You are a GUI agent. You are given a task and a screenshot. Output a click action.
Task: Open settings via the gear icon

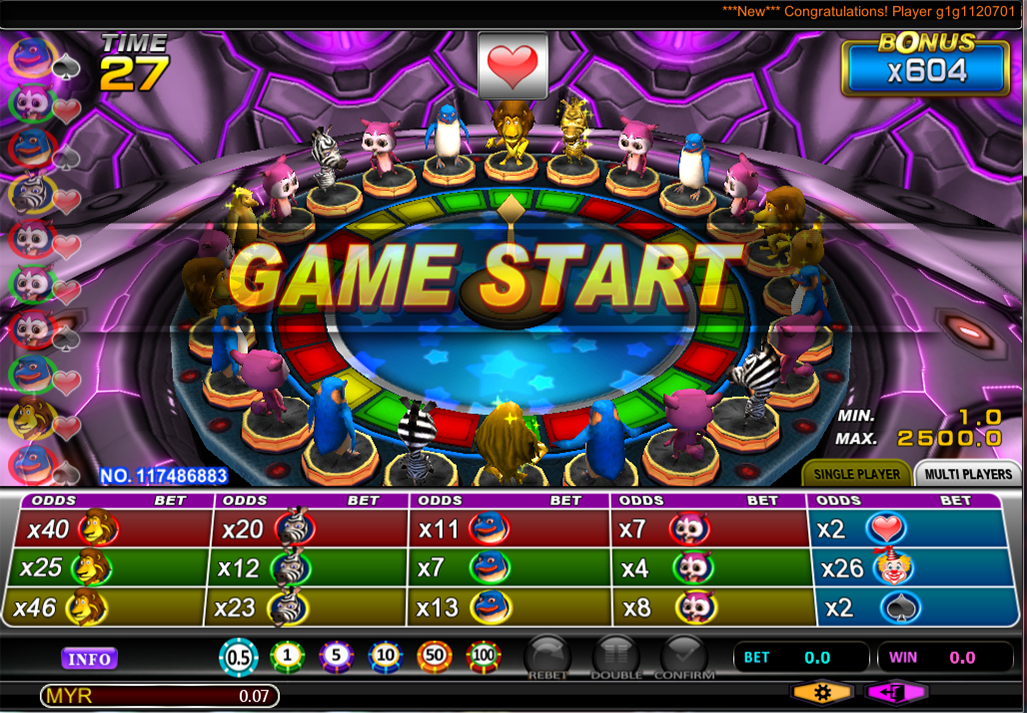[822, 692]
